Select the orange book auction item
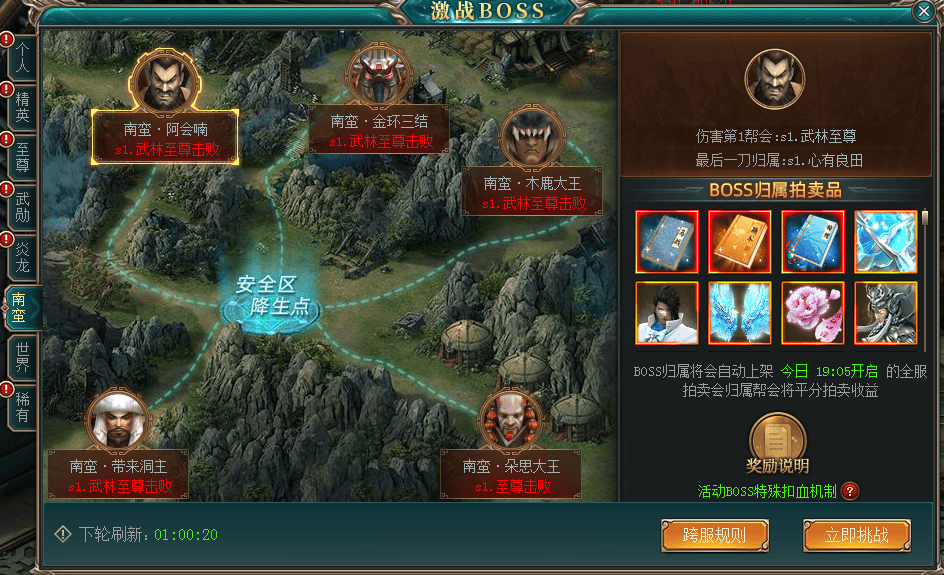Viewport: 944px width, 575px height. point(739,241)
